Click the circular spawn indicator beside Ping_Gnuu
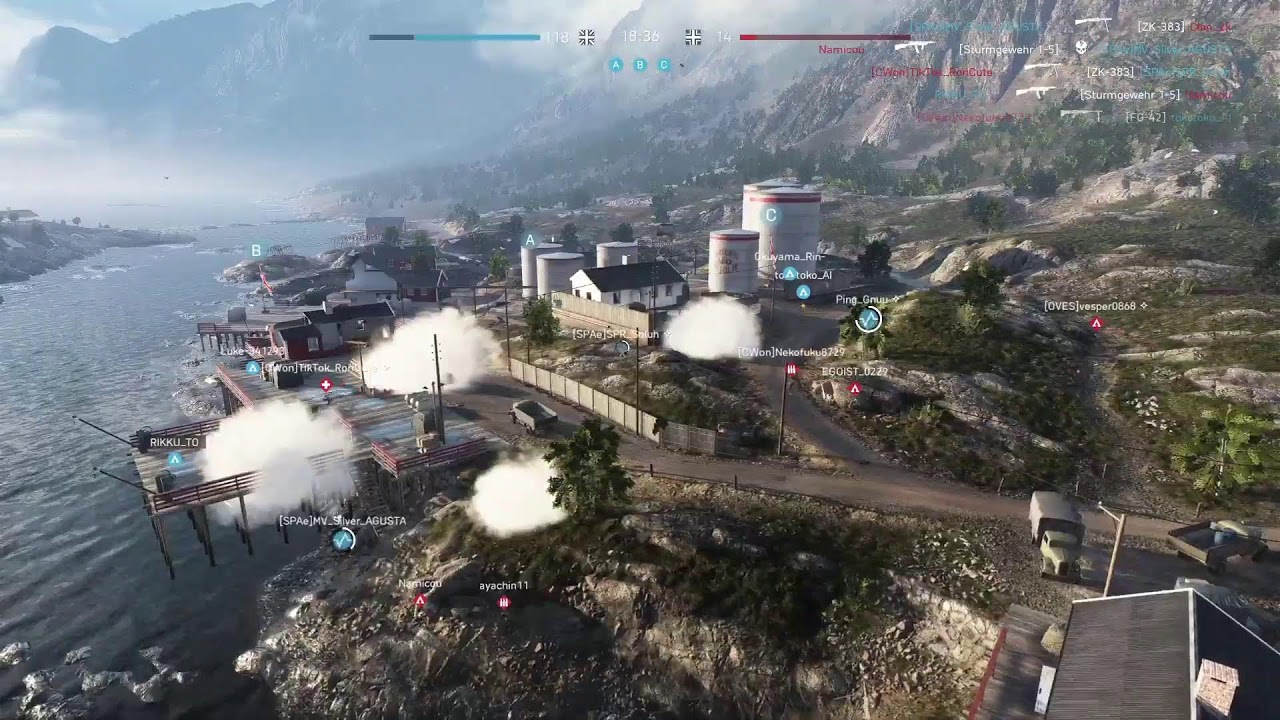This screenshot has width=1280, height=720. pyautogui.click(x=869, y=318)
